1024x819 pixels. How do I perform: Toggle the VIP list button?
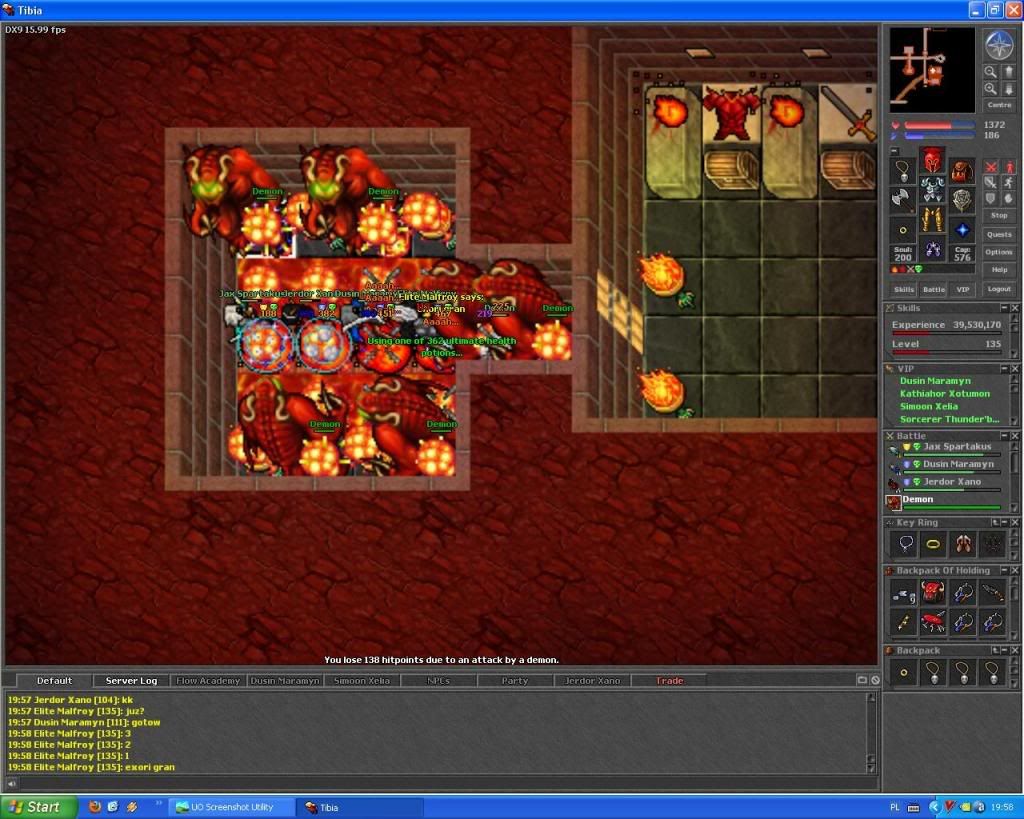click(x=963, y=289)
